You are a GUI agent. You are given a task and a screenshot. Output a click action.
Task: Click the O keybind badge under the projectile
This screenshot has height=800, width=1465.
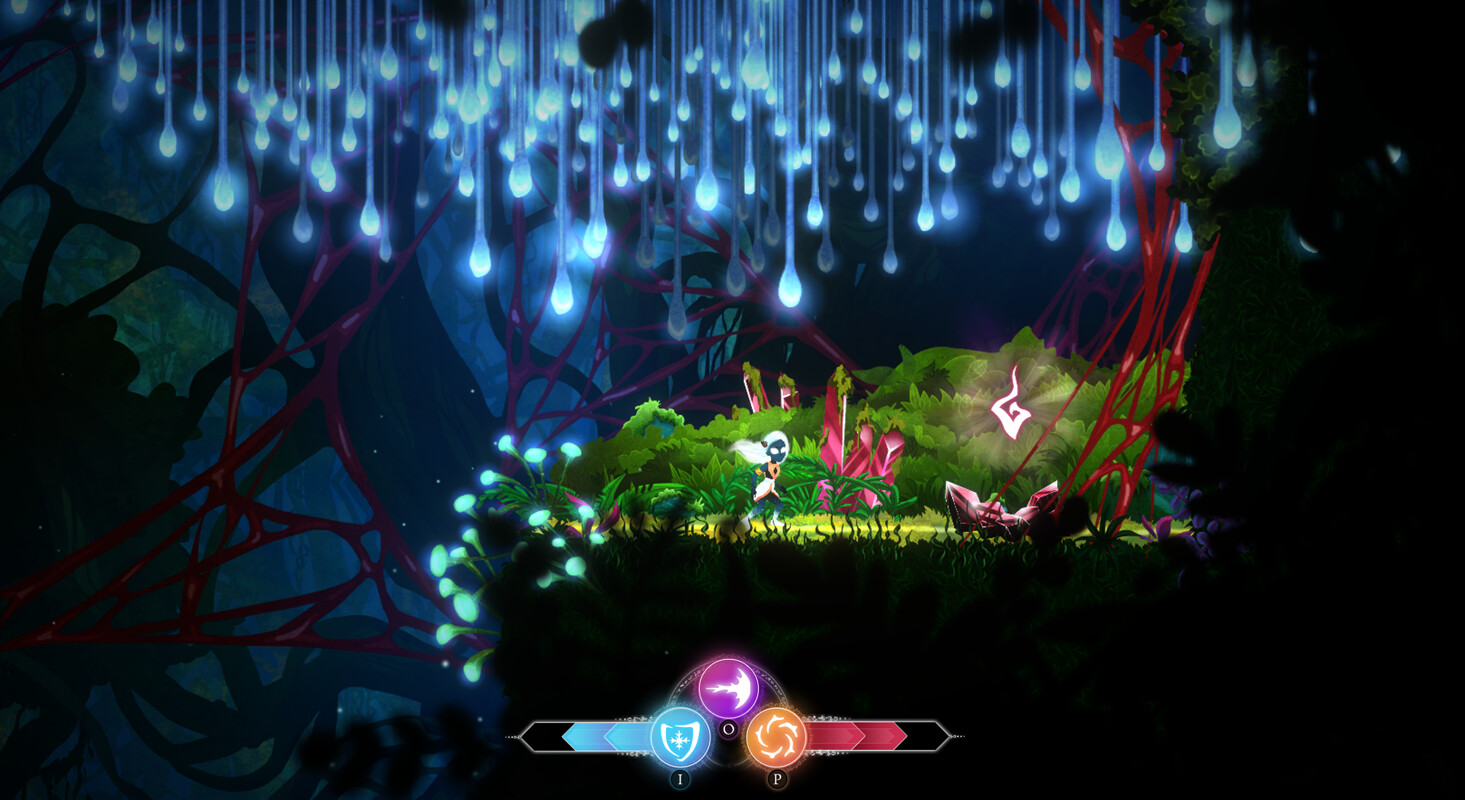coord(729,729)
